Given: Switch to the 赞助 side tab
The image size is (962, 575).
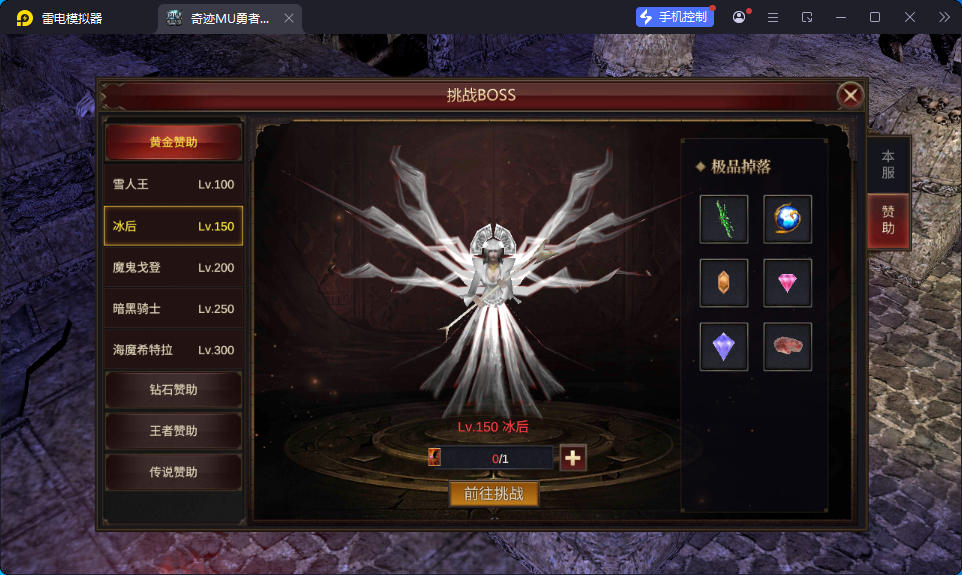Looking at the screenshot, I should coord(887,220).
